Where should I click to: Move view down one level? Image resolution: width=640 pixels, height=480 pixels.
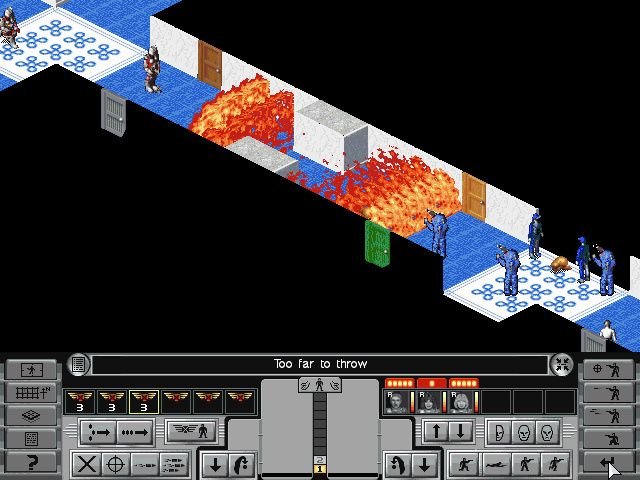tap(459, 432)
